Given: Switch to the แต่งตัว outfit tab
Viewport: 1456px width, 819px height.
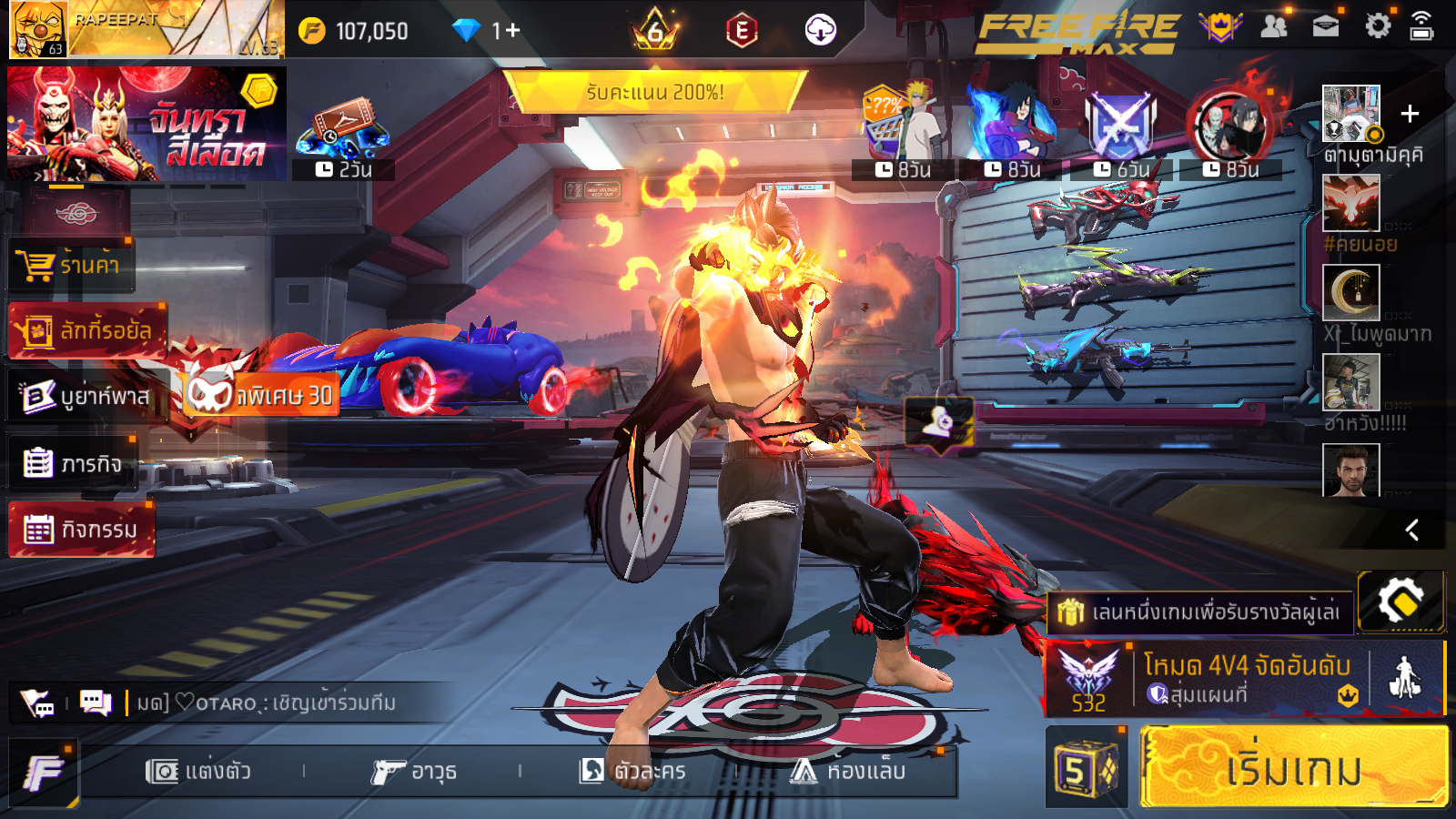Looking at the screenshot, I should [x=198, y=772].
